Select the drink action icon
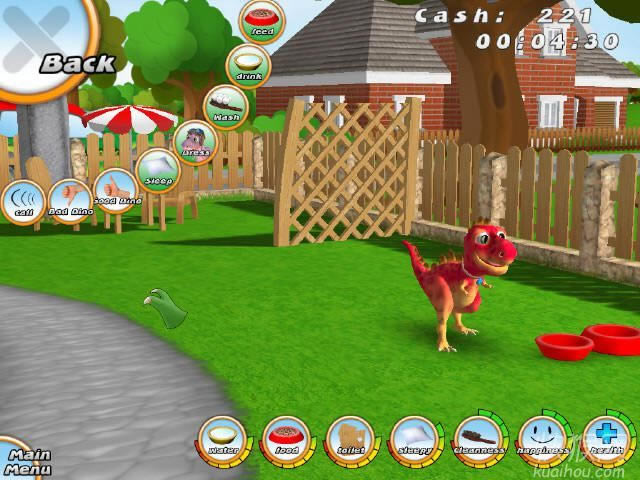This screenshot has width=640, height=480. (x=246, y=65)
